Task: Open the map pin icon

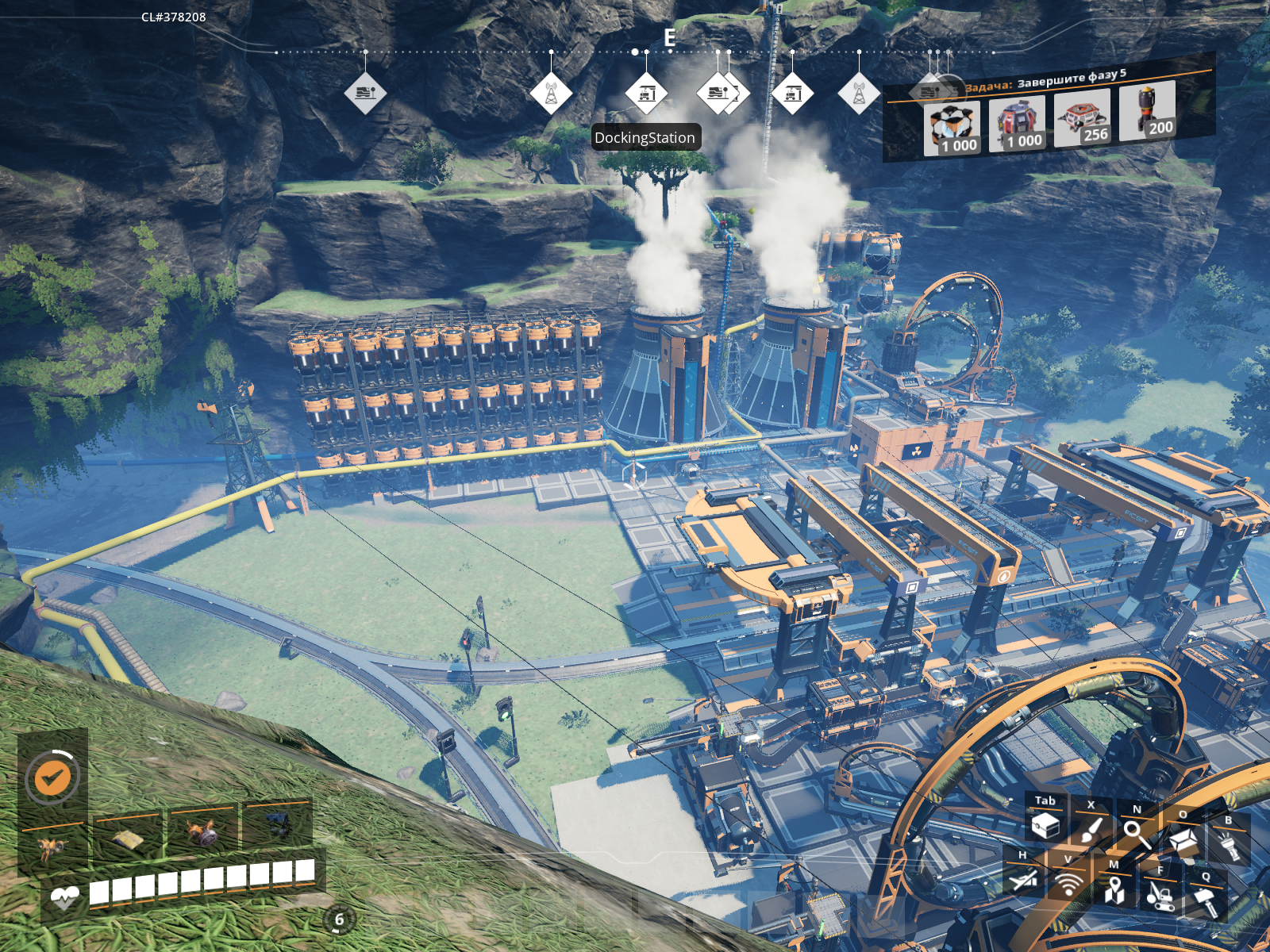Action: (1114, 889)
